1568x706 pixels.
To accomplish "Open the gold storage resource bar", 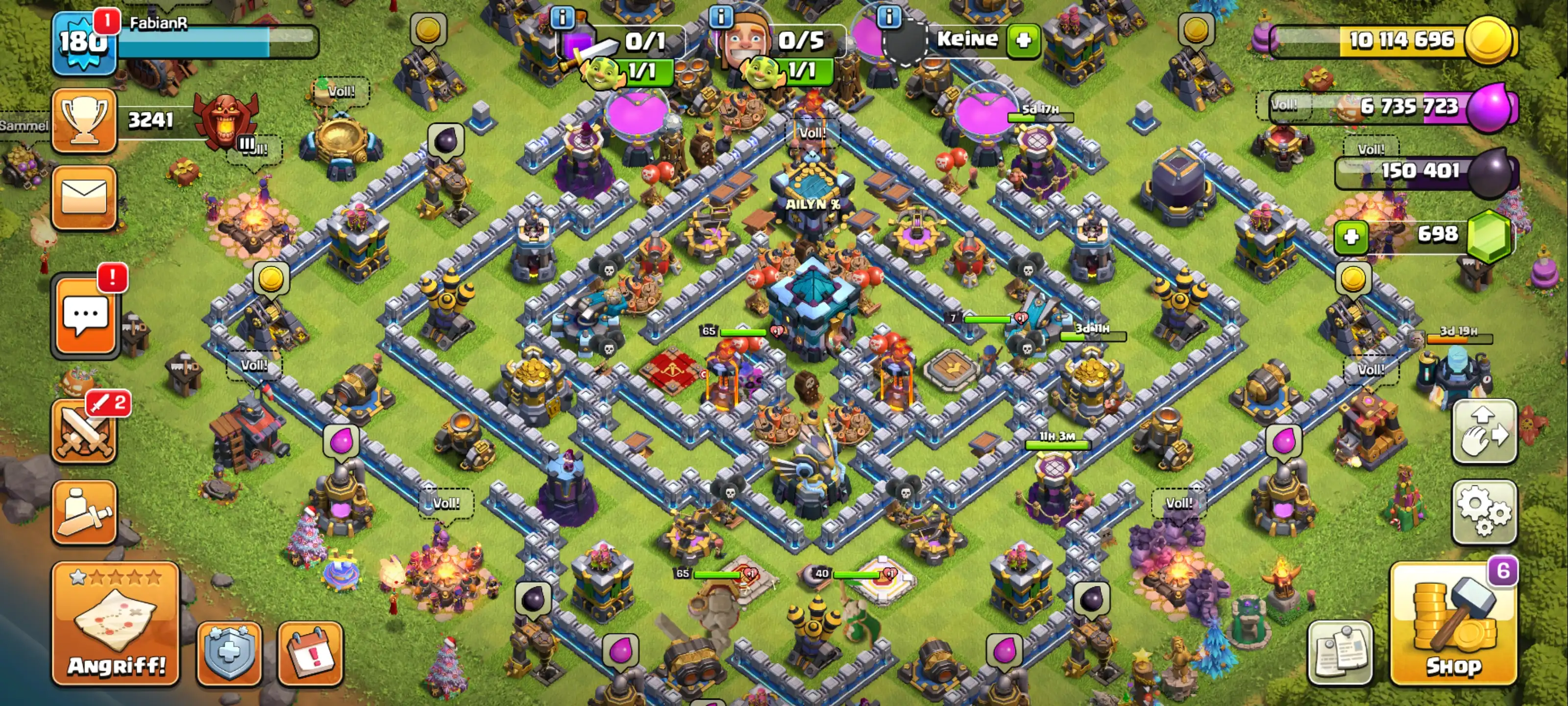I will tap(1394, 40).
